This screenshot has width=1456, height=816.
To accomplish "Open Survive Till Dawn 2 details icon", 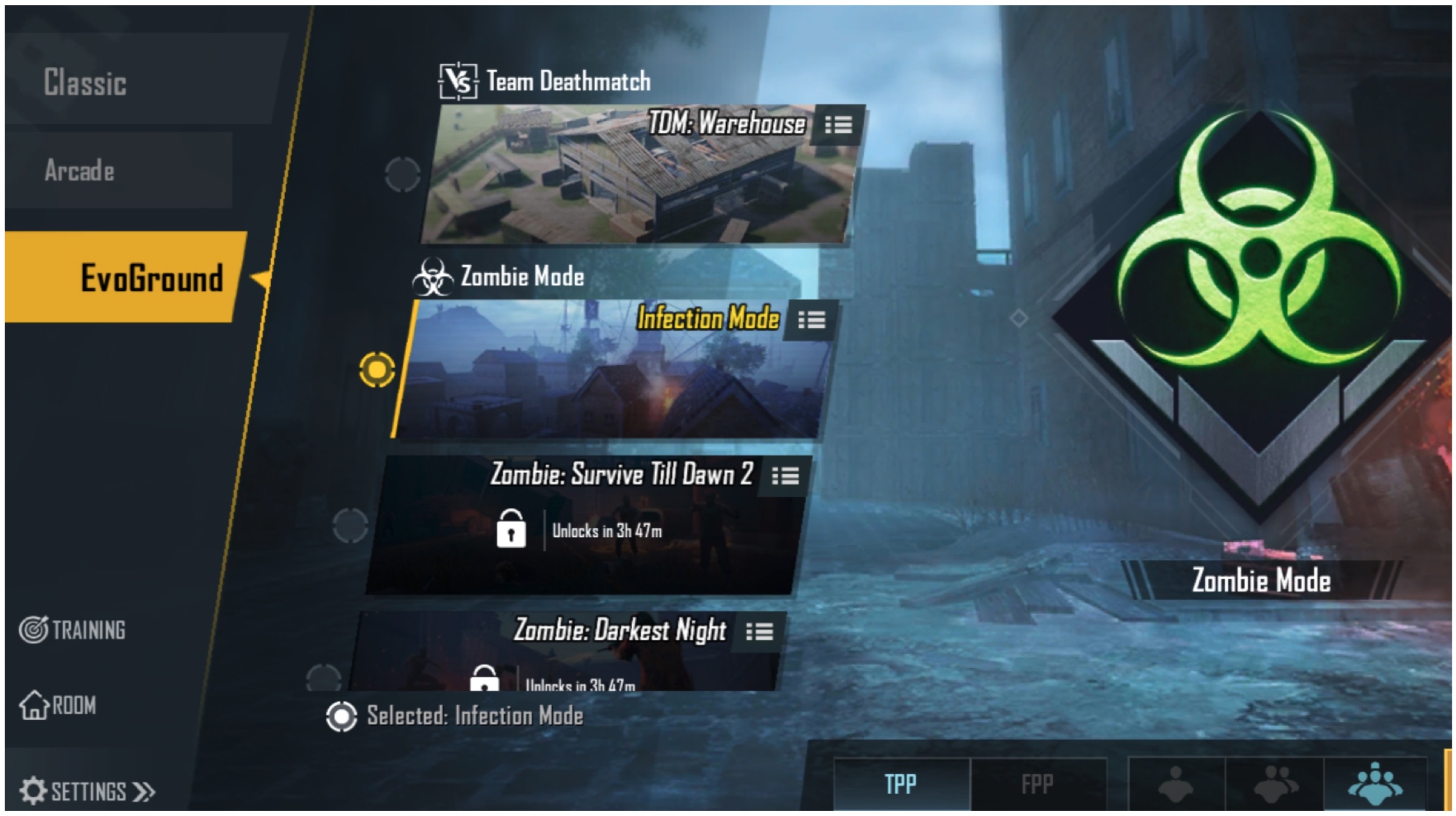I will tap(785, 476).
